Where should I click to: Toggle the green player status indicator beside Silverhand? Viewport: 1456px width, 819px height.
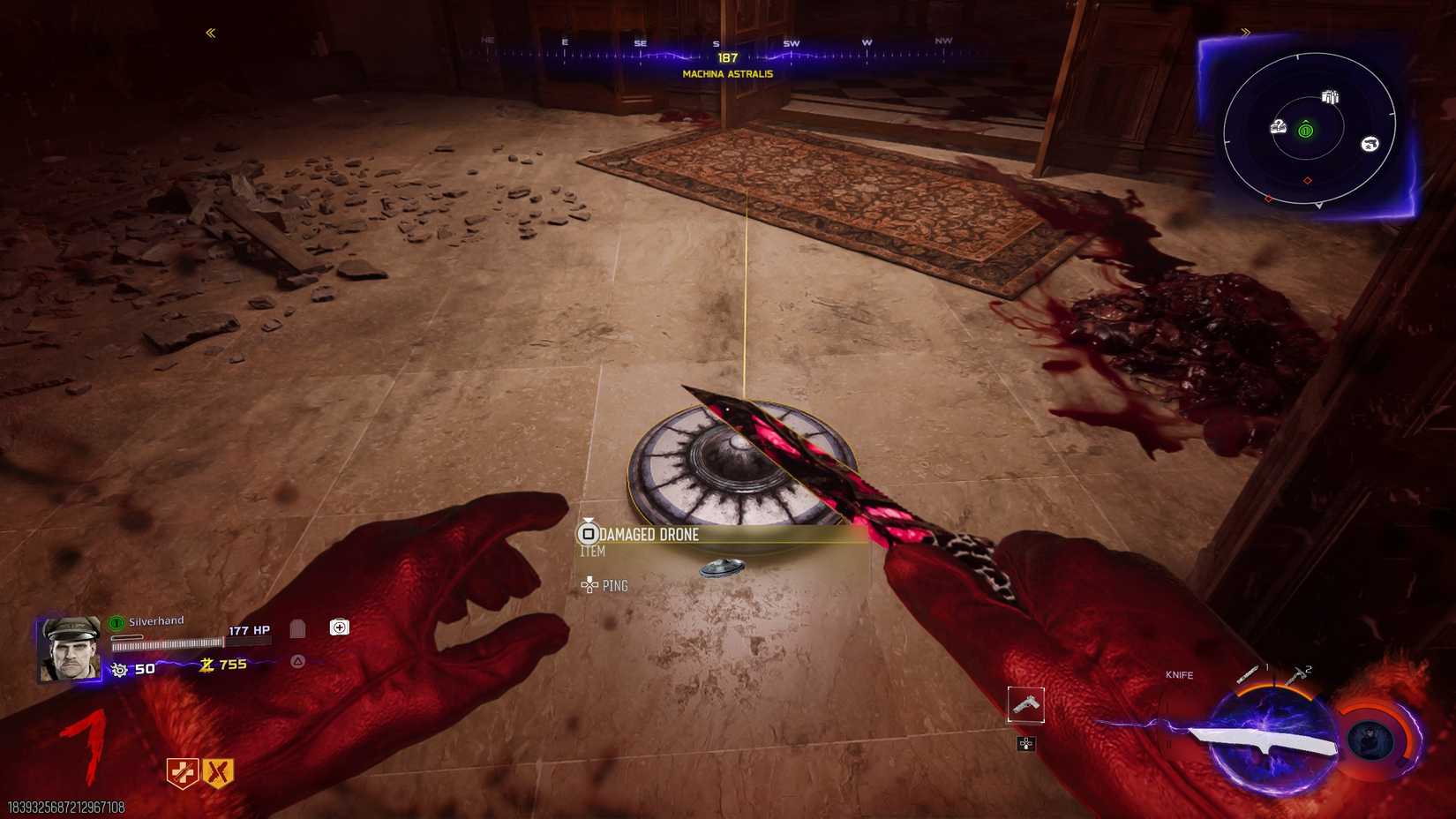coord(114,620)
